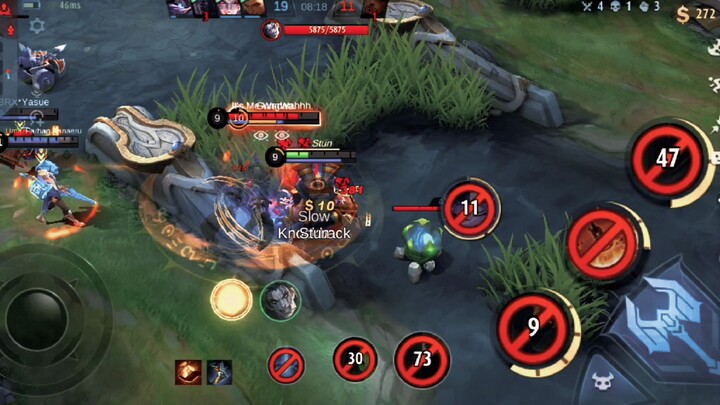Tap the minion target bull-skull button
720x405 pixels.
point(602,380)
